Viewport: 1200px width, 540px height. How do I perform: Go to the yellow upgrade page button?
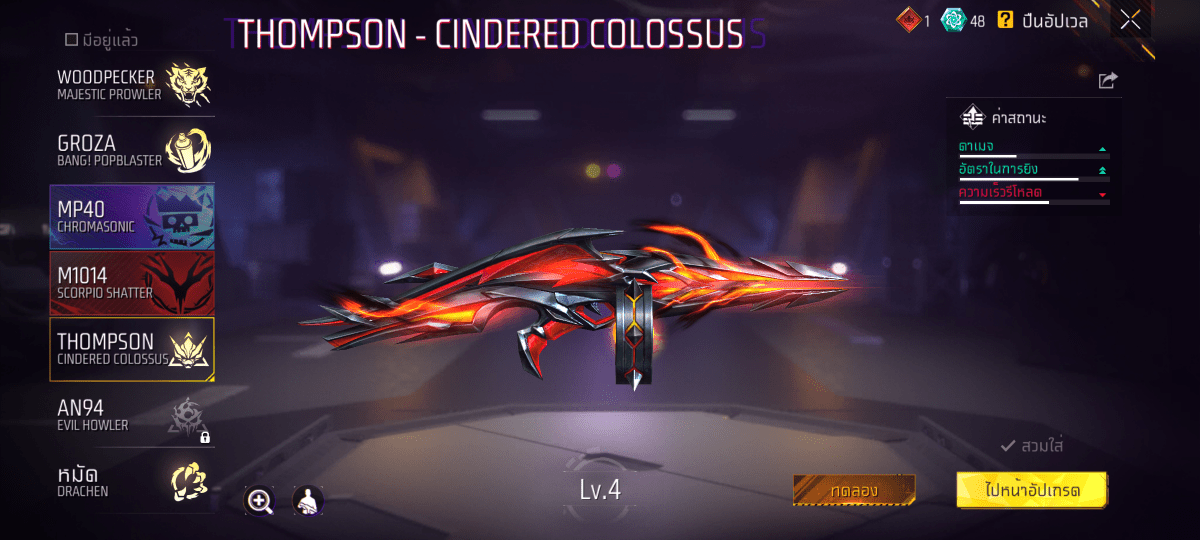[1031, 490]
